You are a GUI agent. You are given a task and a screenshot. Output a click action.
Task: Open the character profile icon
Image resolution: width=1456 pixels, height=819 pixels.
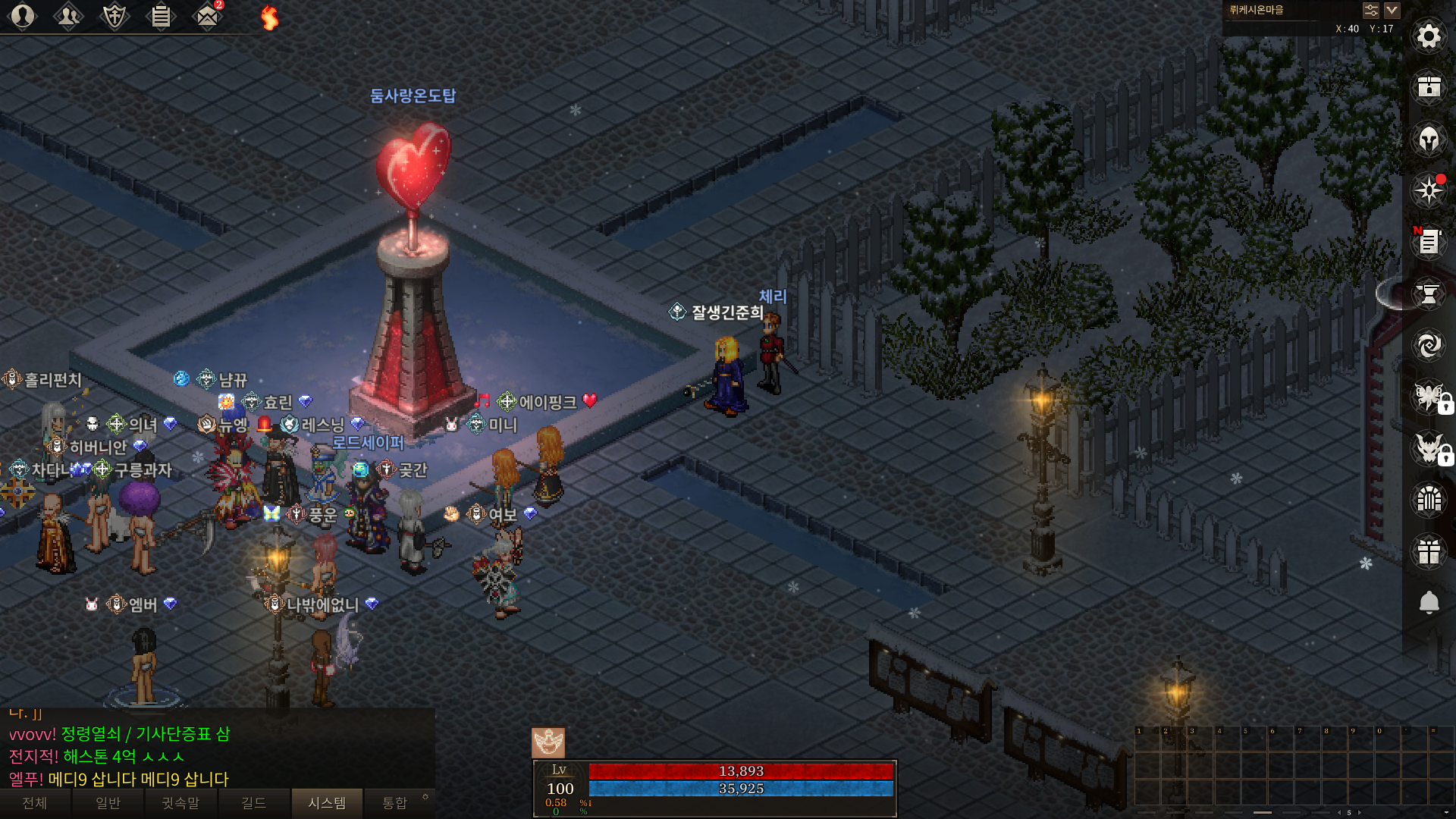23,16
